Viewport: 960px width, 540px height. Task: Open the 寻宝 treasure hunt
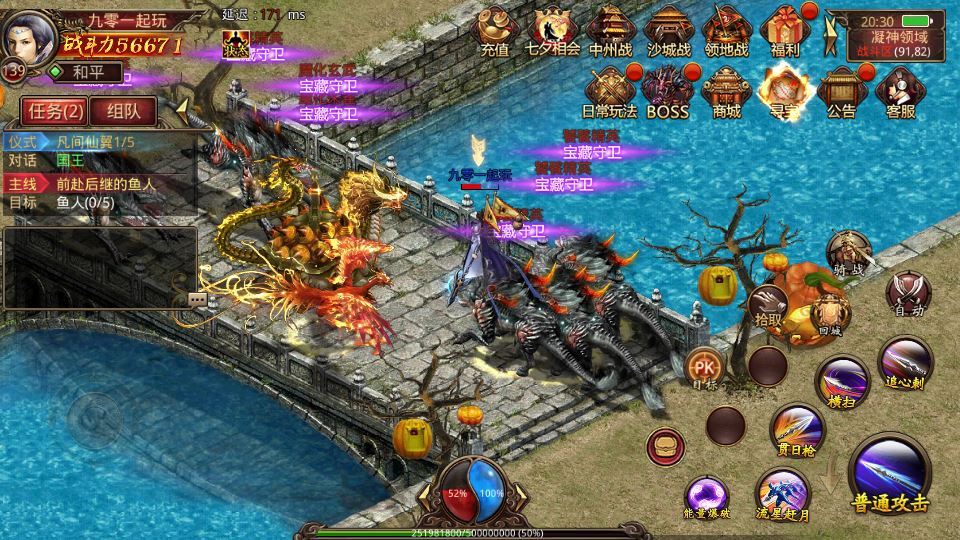(x=783, y=92)
